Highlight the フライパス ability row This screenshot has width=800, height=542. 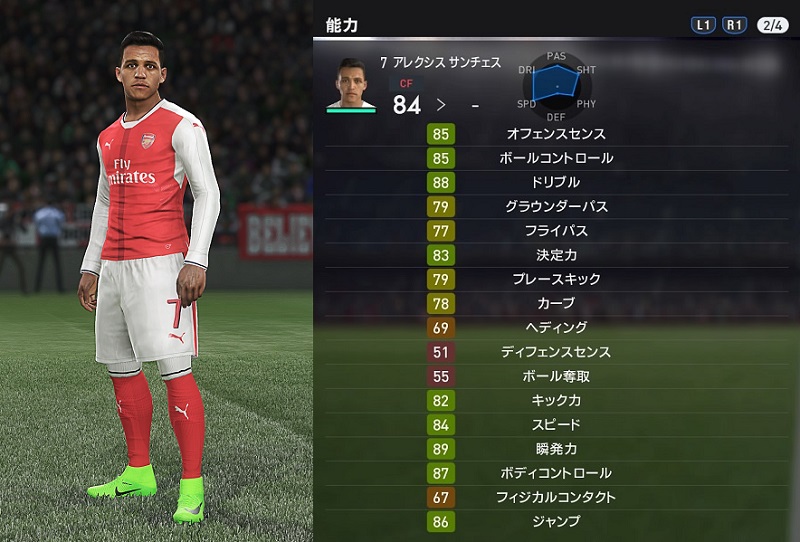click(555, 231)
